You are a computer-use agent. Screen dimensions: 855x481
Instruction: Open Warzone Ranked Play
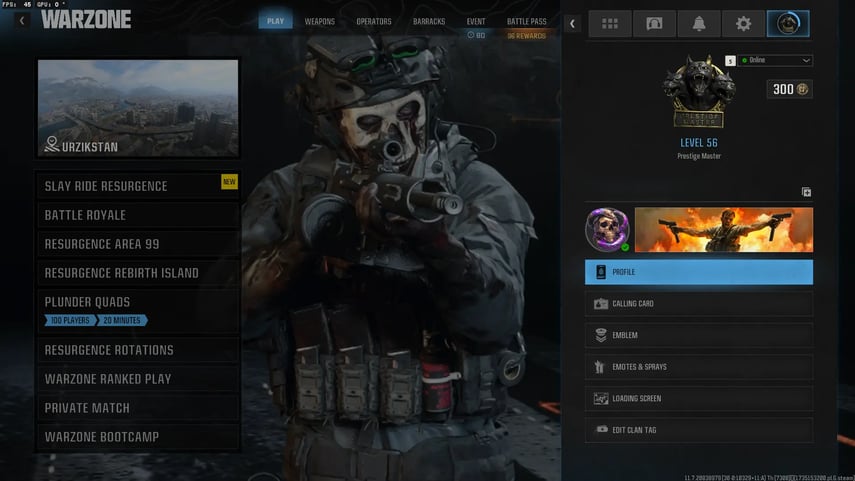tap(138, 379)
